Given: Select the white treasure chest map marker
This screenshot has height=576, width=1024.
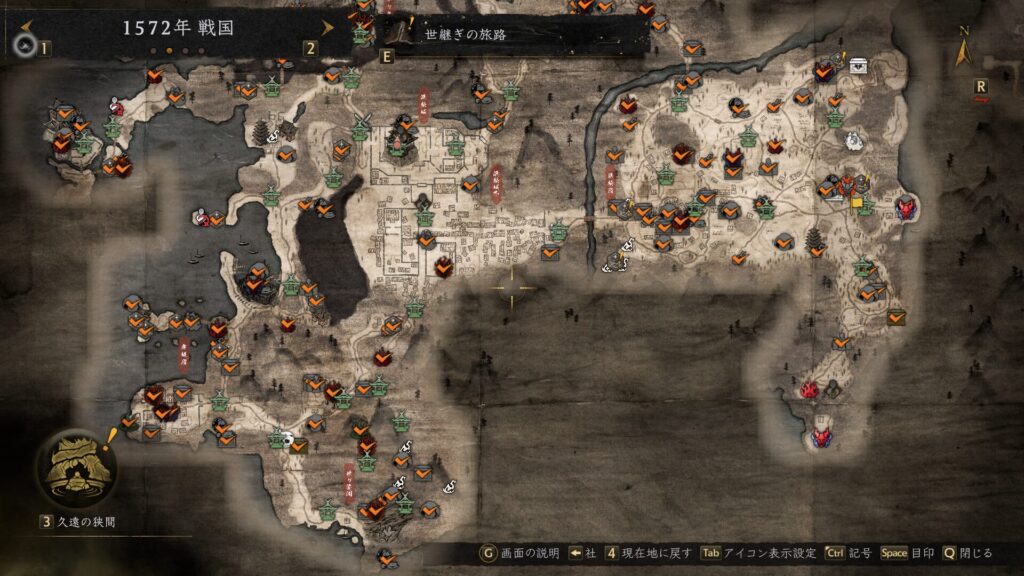Looking at the screenshot, I should (x=858, y=65).
